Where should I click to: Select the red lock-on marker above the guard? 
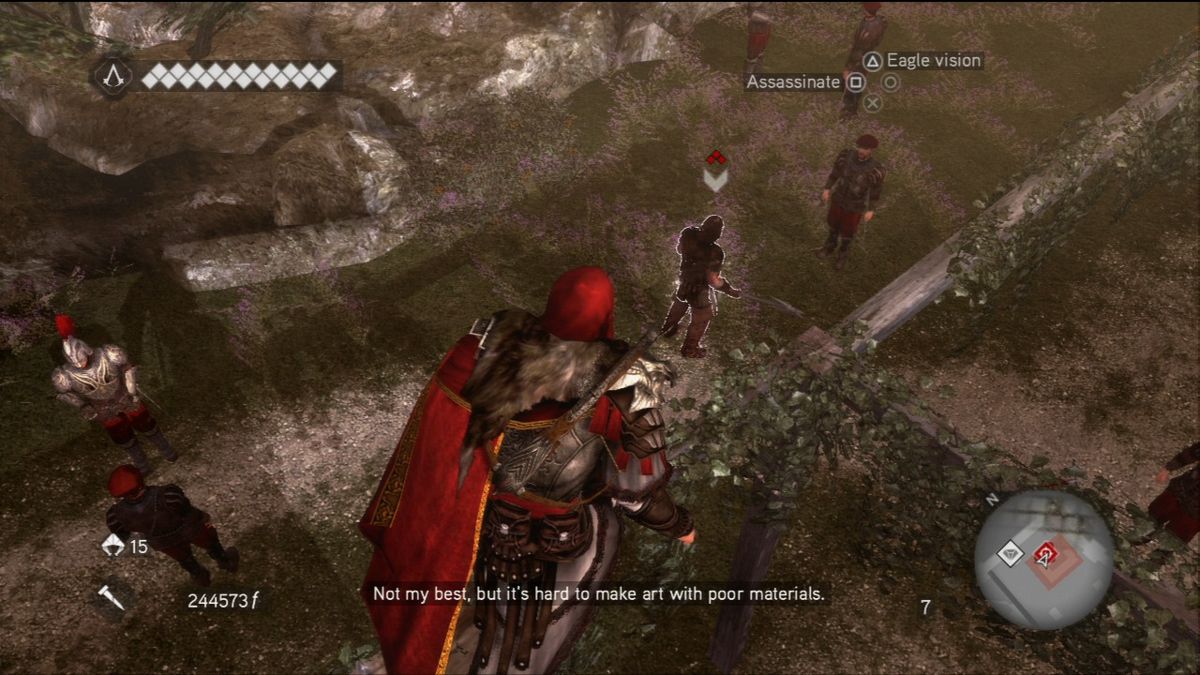pos(714,158)
